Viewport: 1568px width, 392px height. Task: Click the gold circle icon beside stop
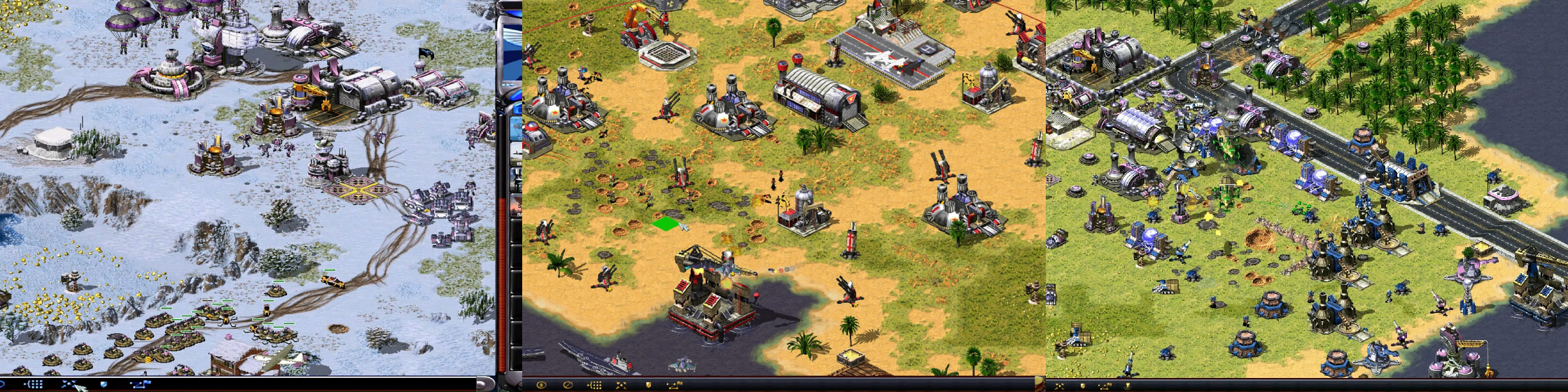click(541, 385)
